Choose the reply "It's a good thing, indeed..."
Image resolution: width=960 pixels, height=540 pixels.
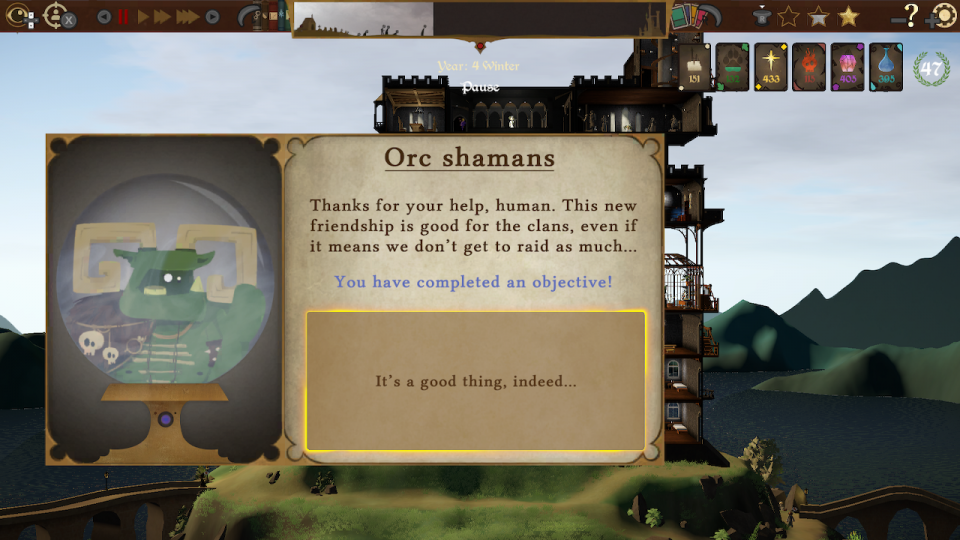tap(476, 381)
